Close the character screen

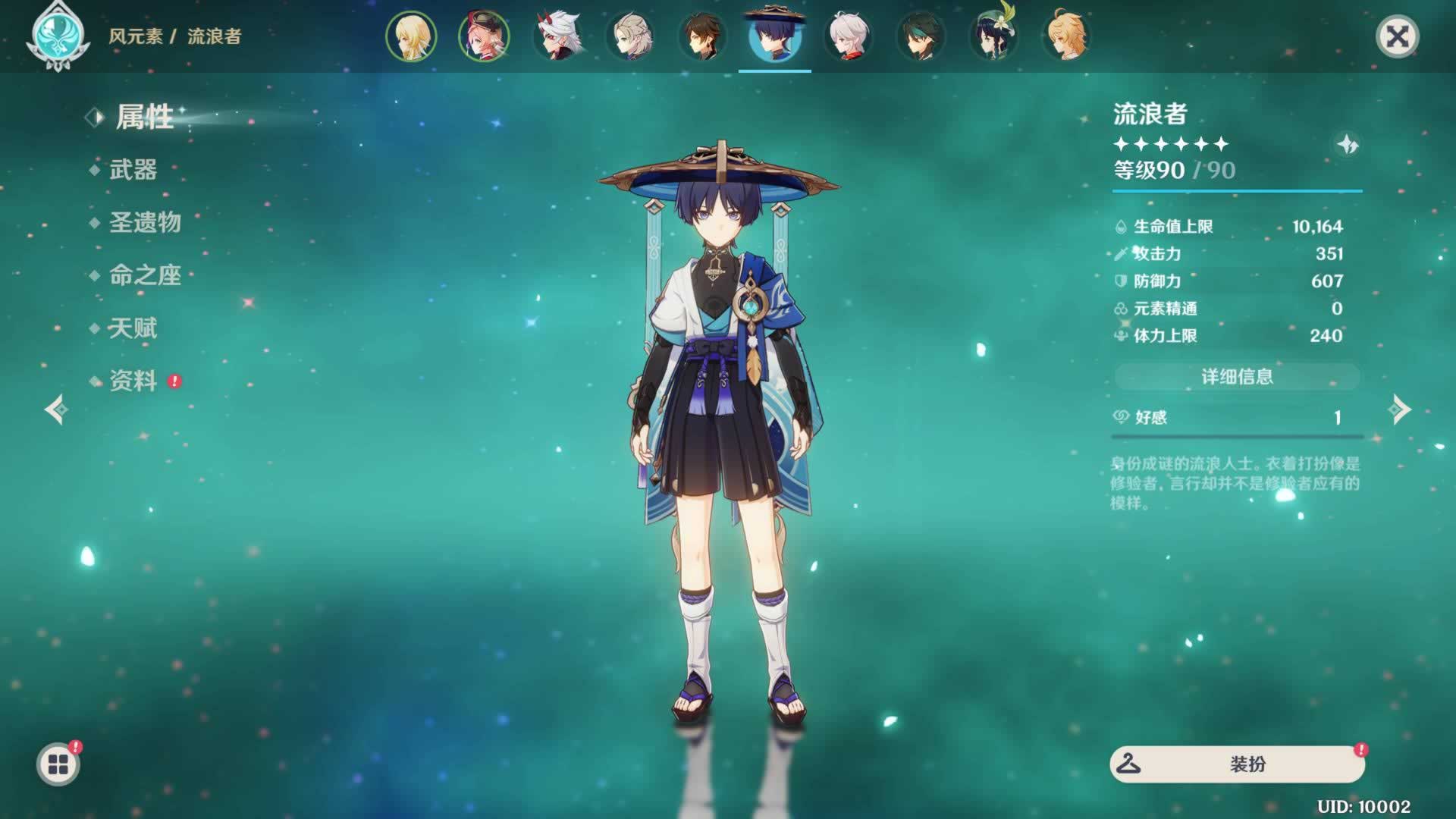point(1397,36)
